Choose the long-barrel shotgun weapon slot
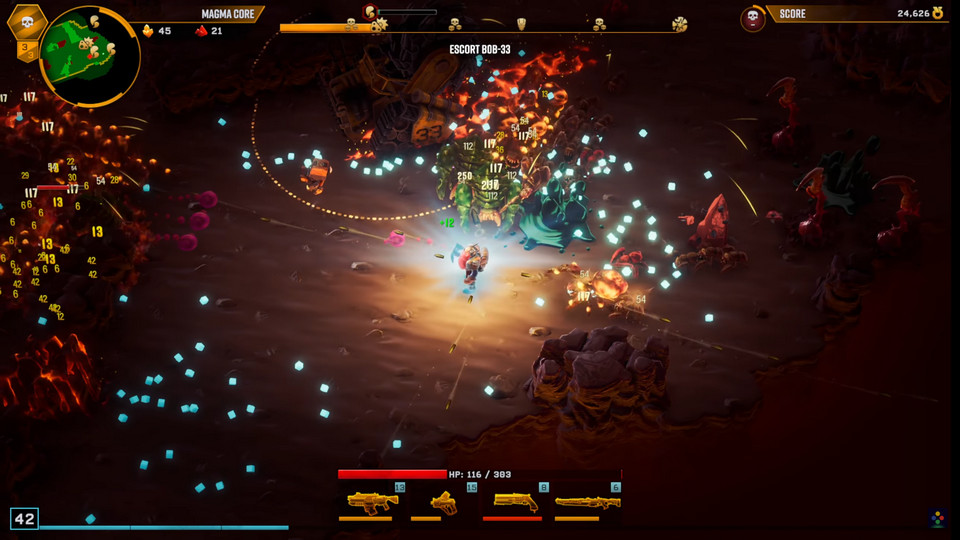 587,502
